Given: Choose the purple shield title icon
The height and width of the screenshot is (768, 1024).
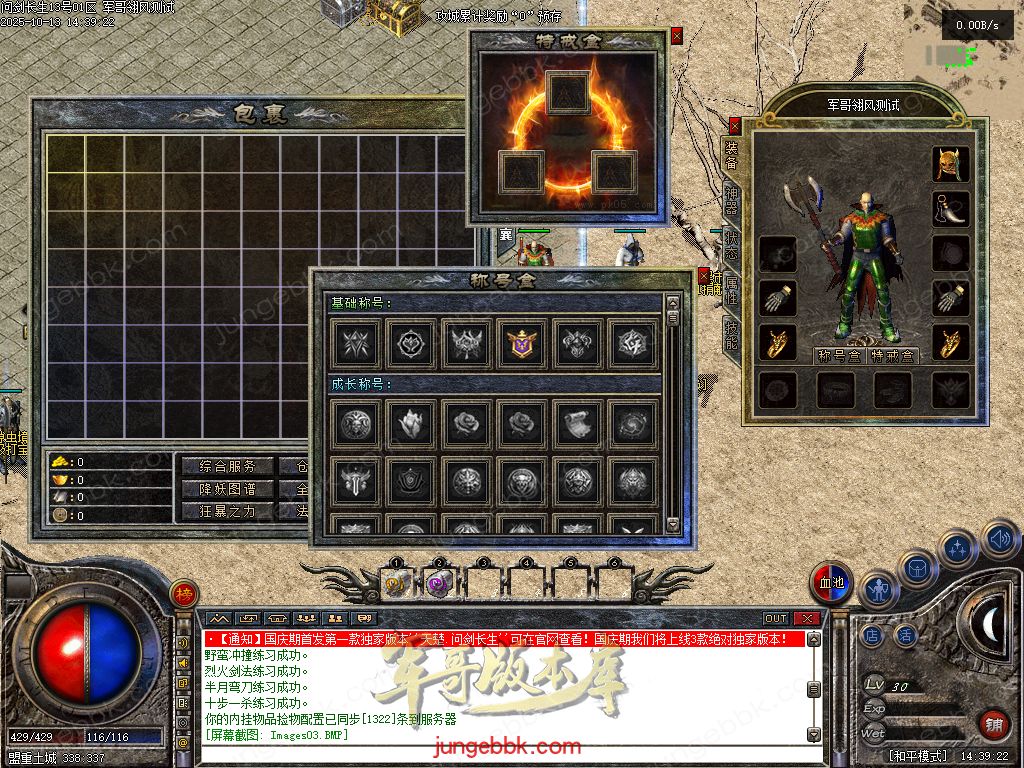Looking at the screenshot, I should [521, 344].
